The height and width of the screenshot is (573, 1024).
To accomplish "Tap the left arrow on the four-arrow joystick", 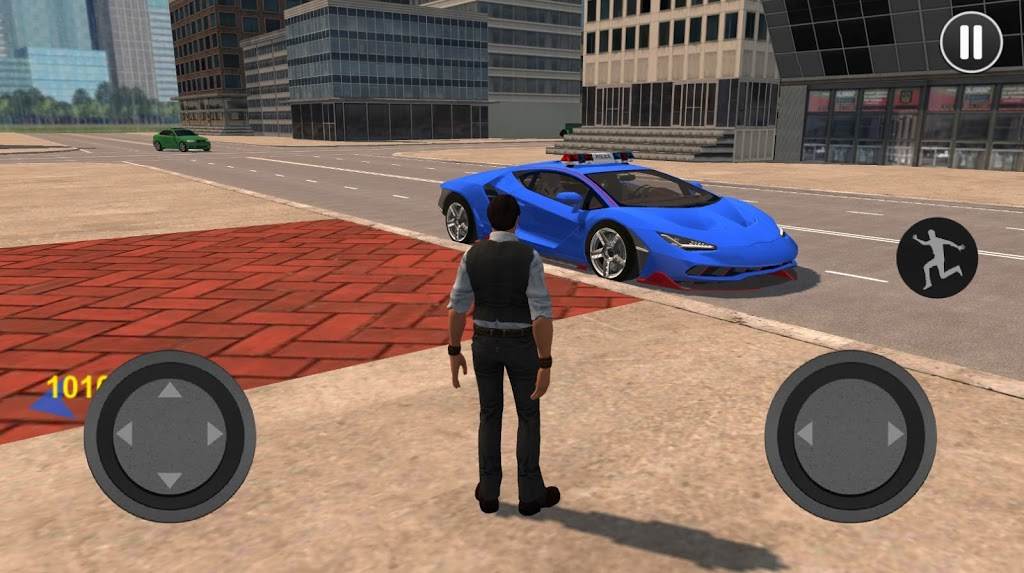I will click(125, 434).
